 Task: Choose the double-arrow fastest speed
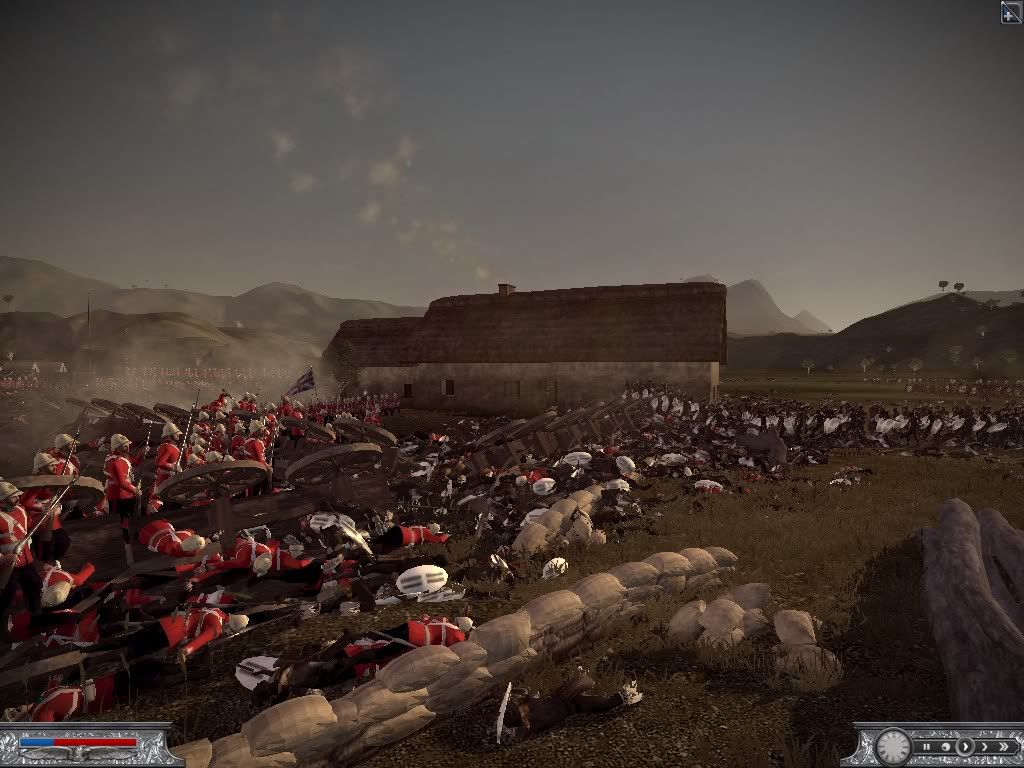[1003, 746]
